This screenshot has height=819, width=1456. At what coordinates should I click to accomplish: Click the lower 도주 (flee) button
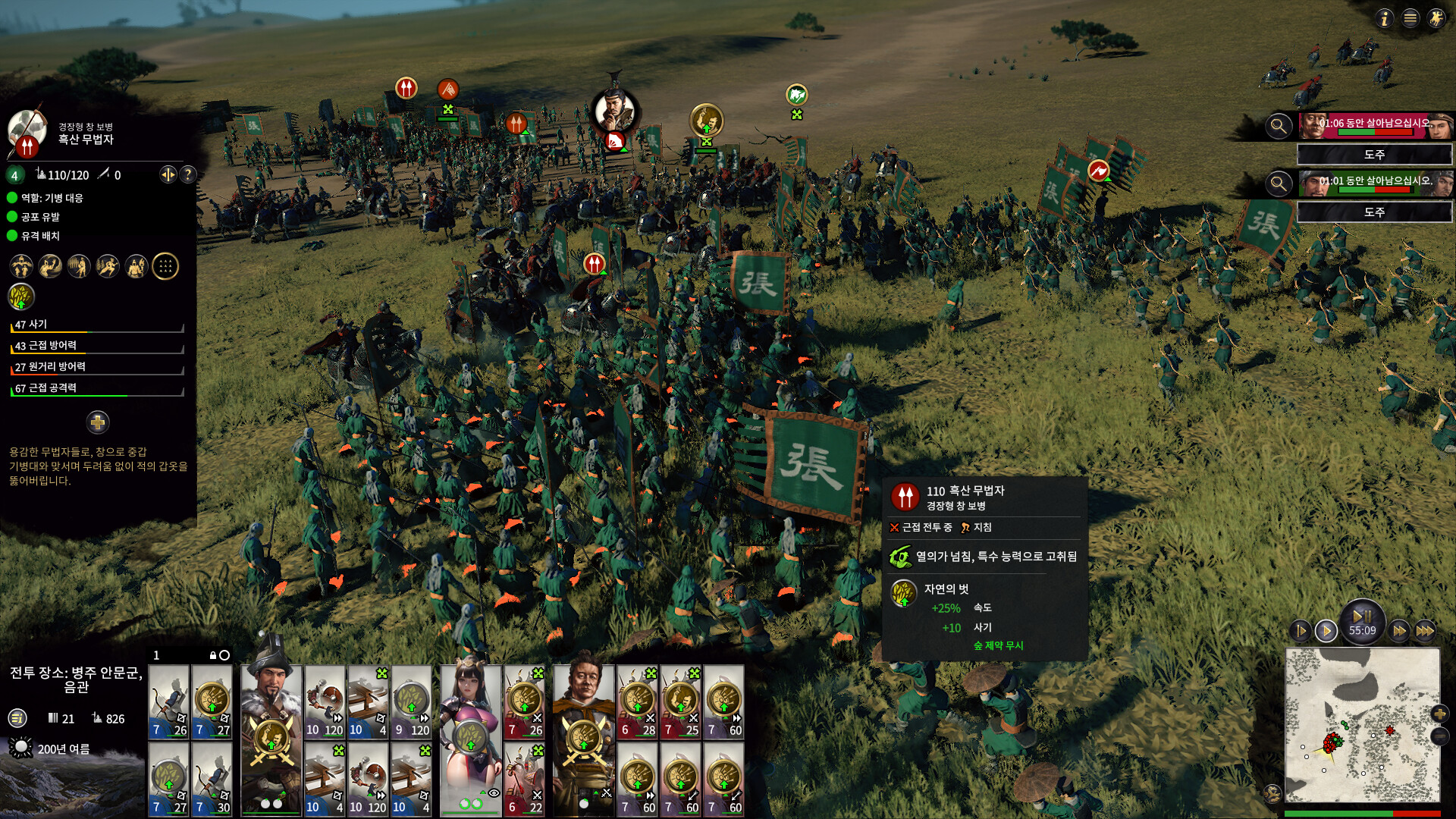[x=1374, y=212]
